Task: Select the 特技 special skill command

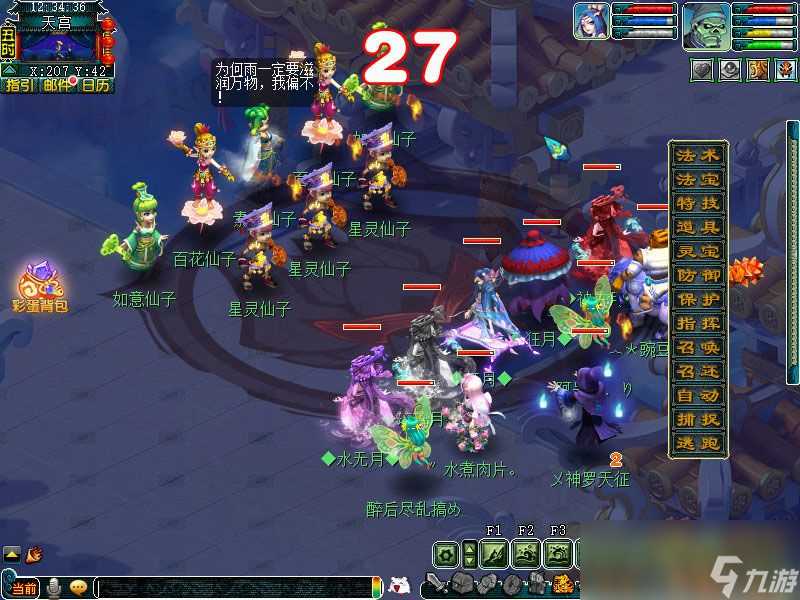Action: point(698,204)
